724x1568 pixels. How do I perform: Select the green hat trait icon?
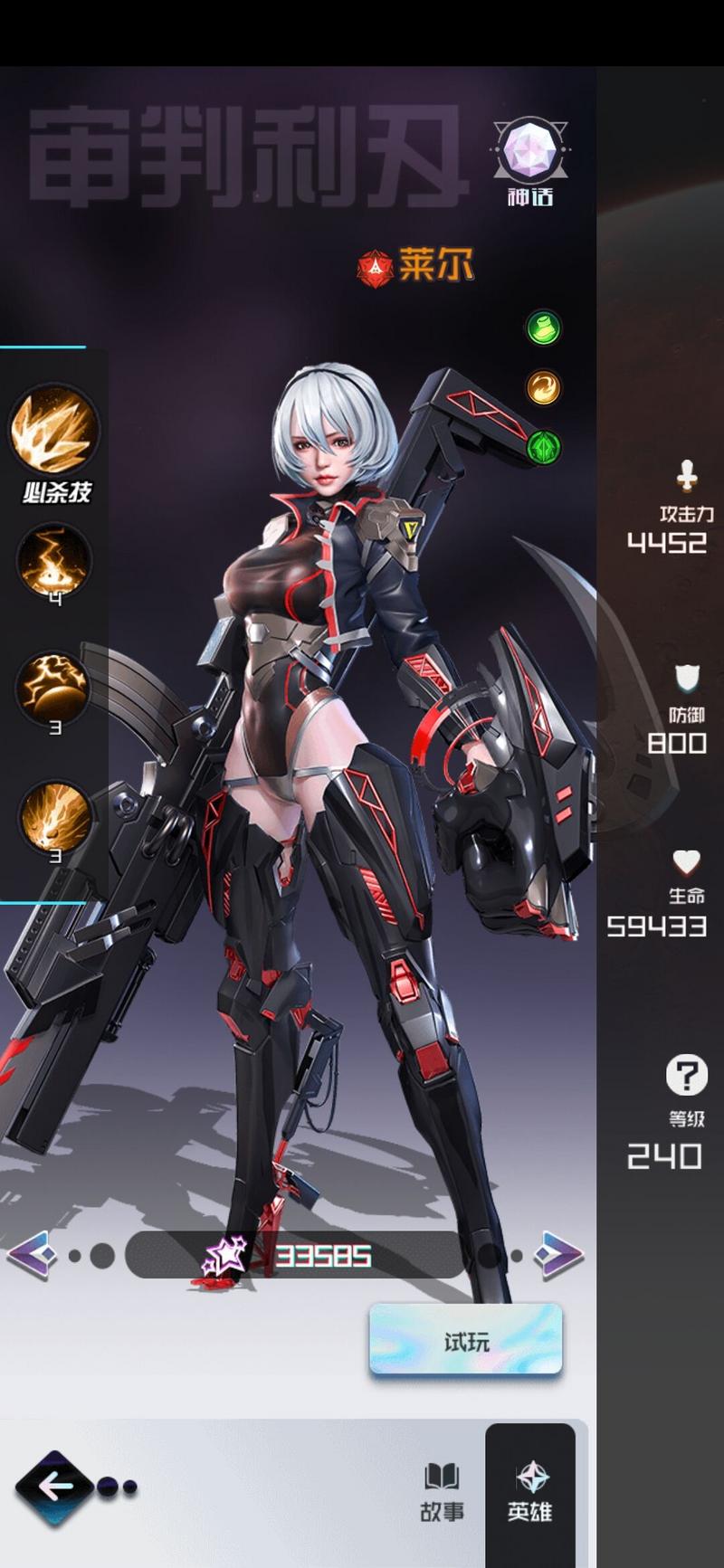[x=544, y=328]
